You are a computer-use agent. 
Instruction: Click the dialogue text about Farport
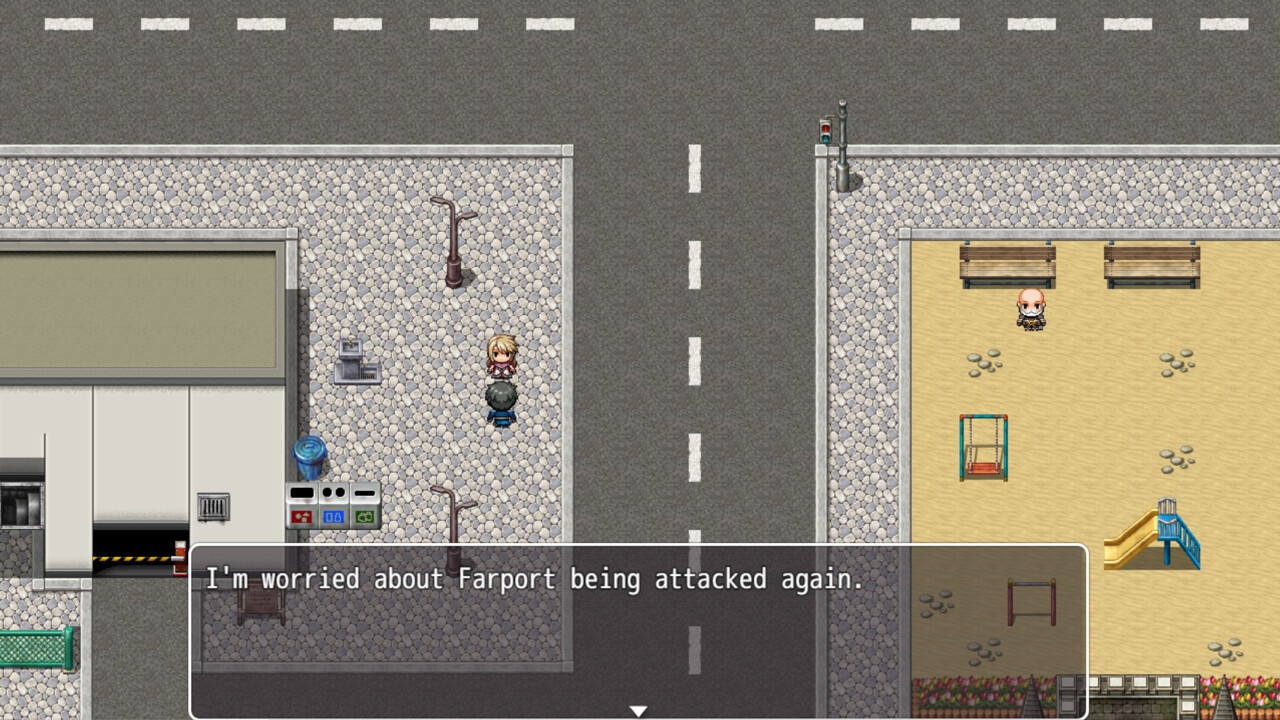tap(535, 580)
